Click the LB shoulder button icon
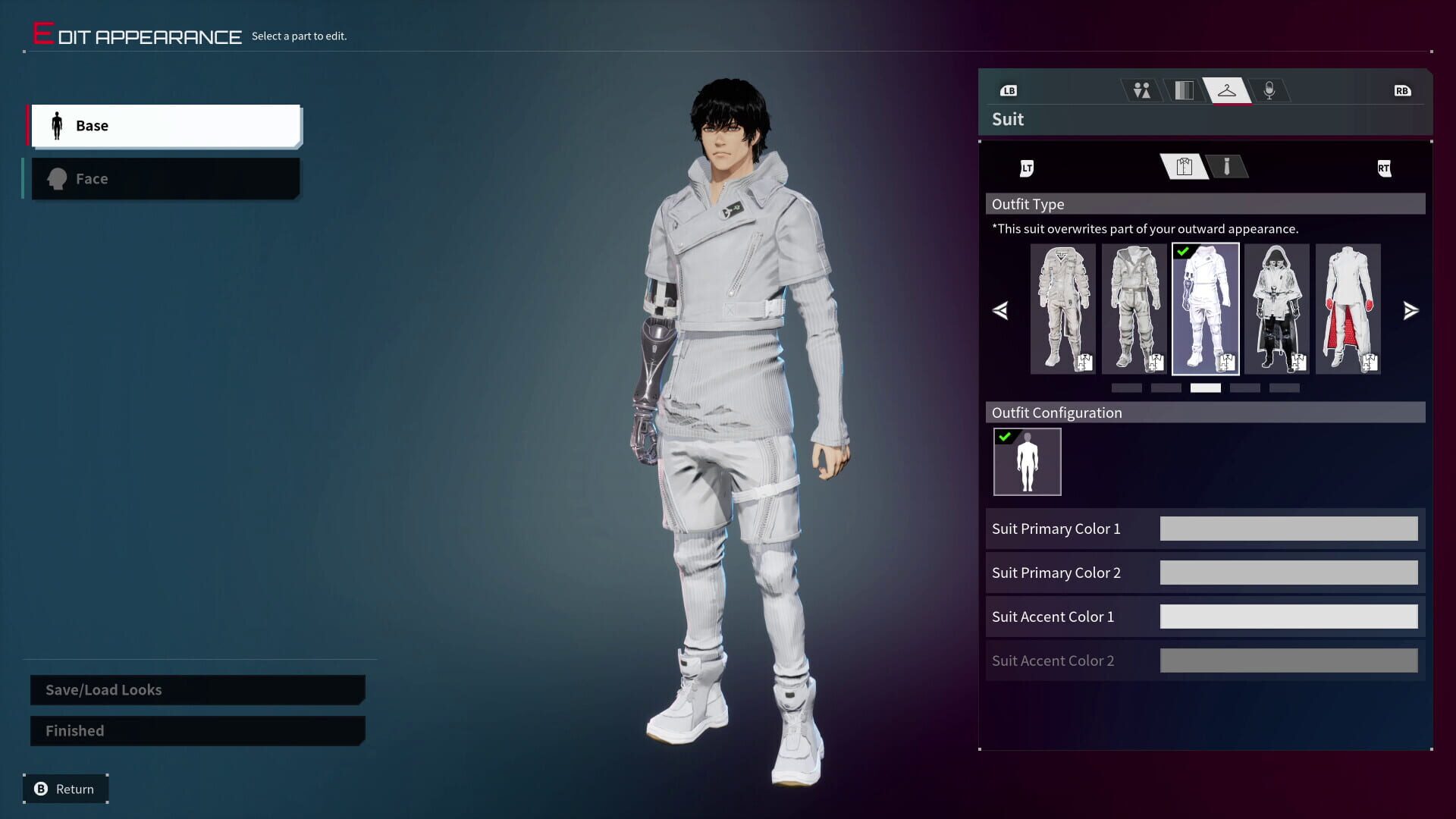 point(1009,90)
